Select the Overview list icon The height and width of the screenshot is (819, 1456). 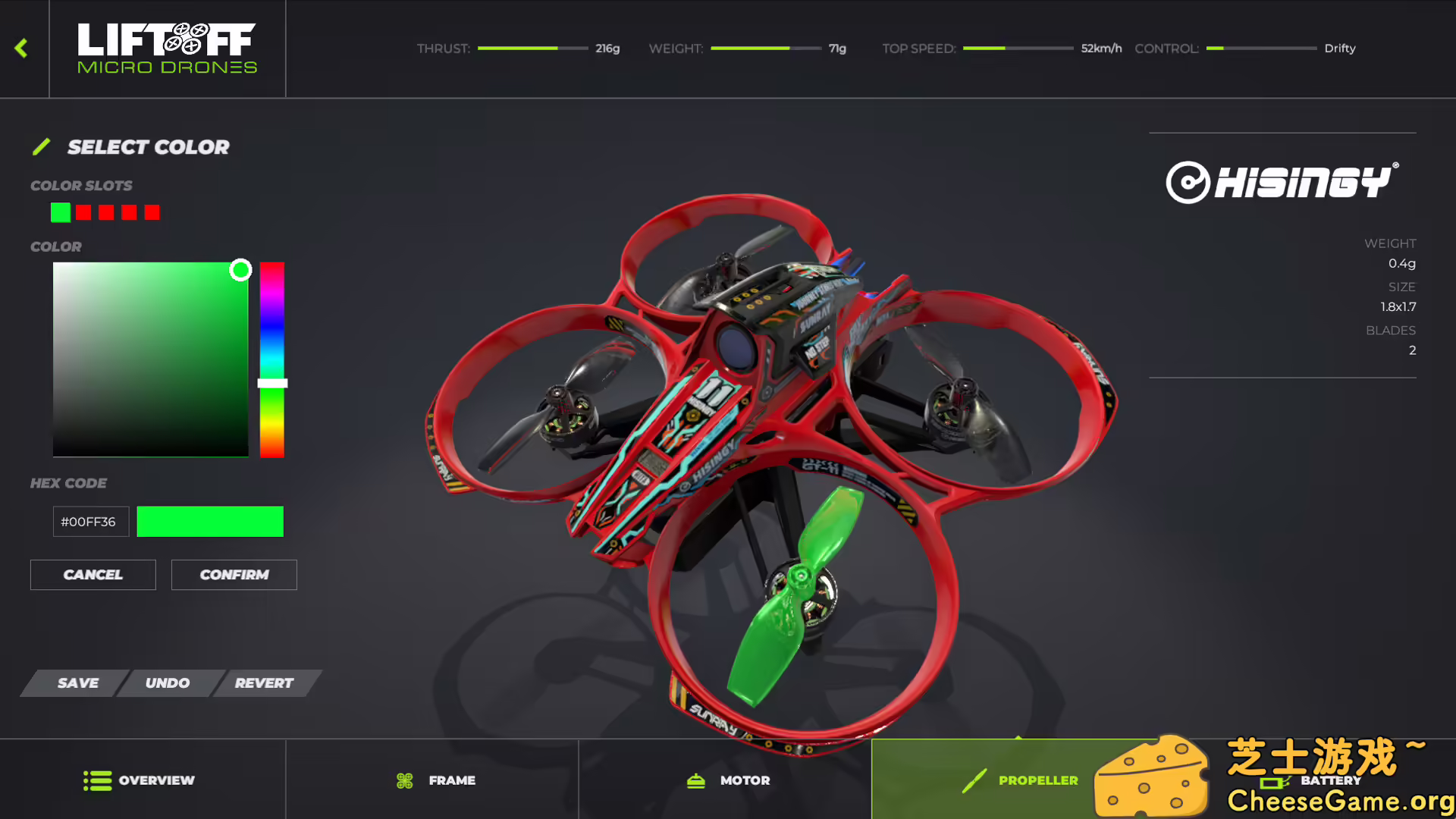(96, 780)
